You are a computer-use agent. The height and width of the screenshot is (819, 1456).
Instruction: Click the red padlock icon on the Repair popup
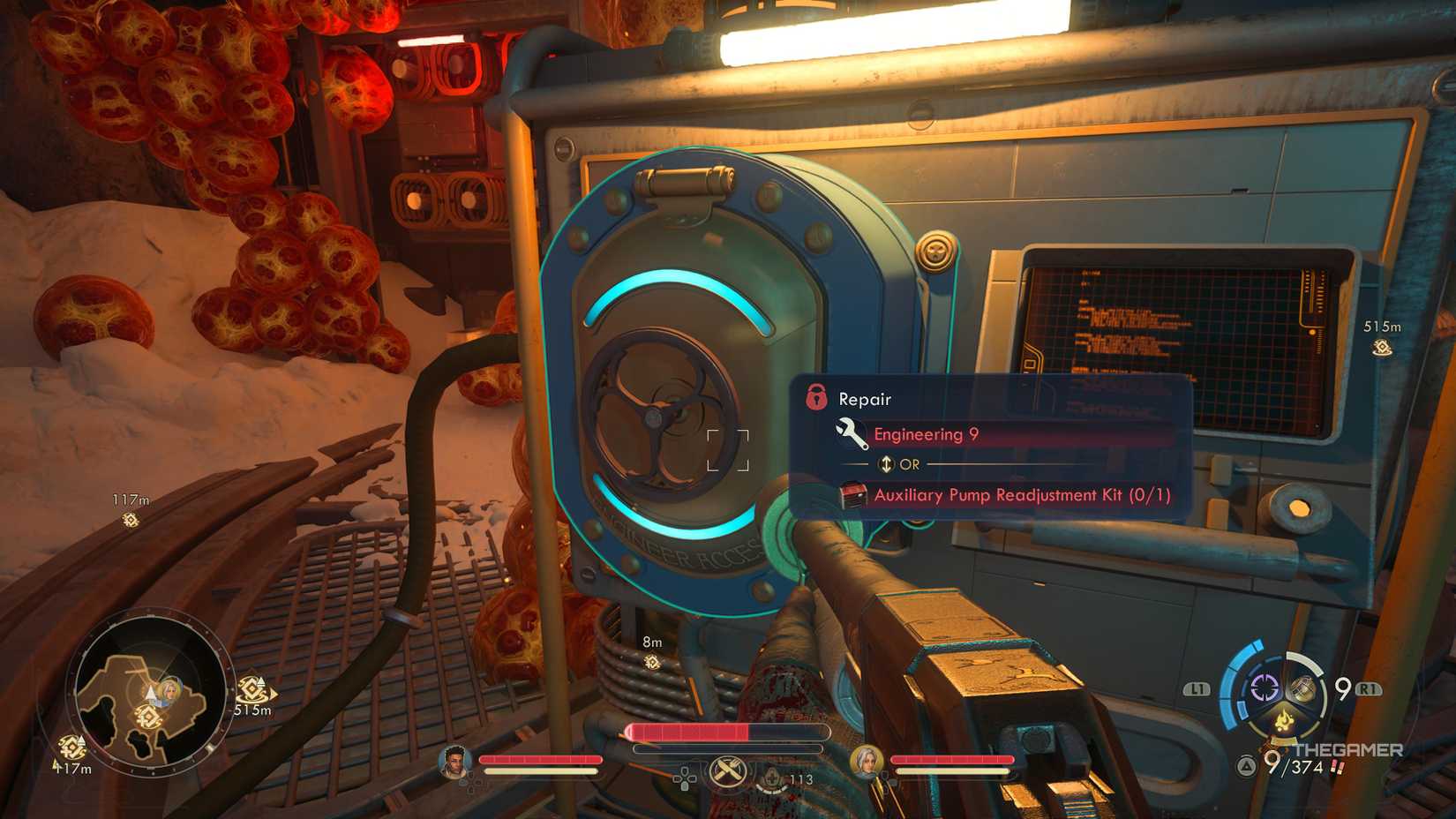[x=814, y=399]
